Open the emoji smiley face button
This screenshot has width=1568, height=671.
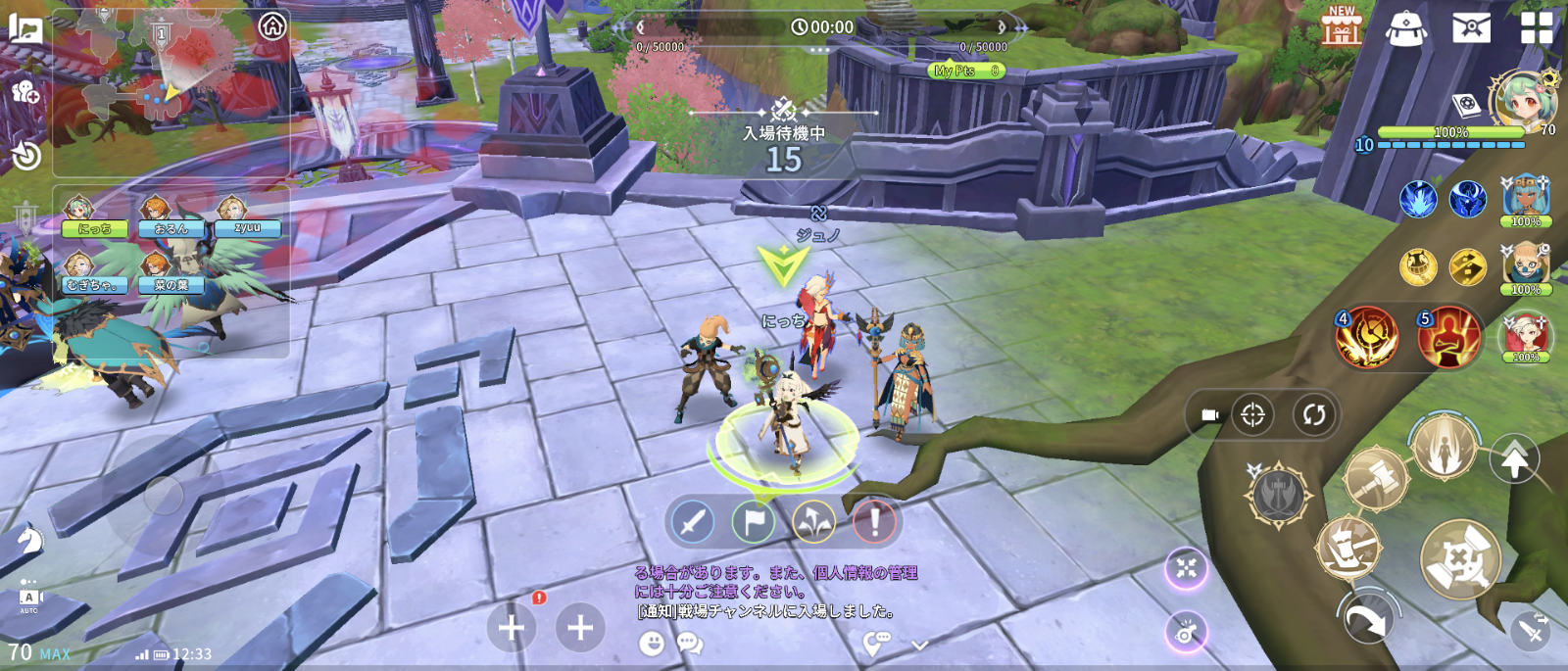pos(651,643)
